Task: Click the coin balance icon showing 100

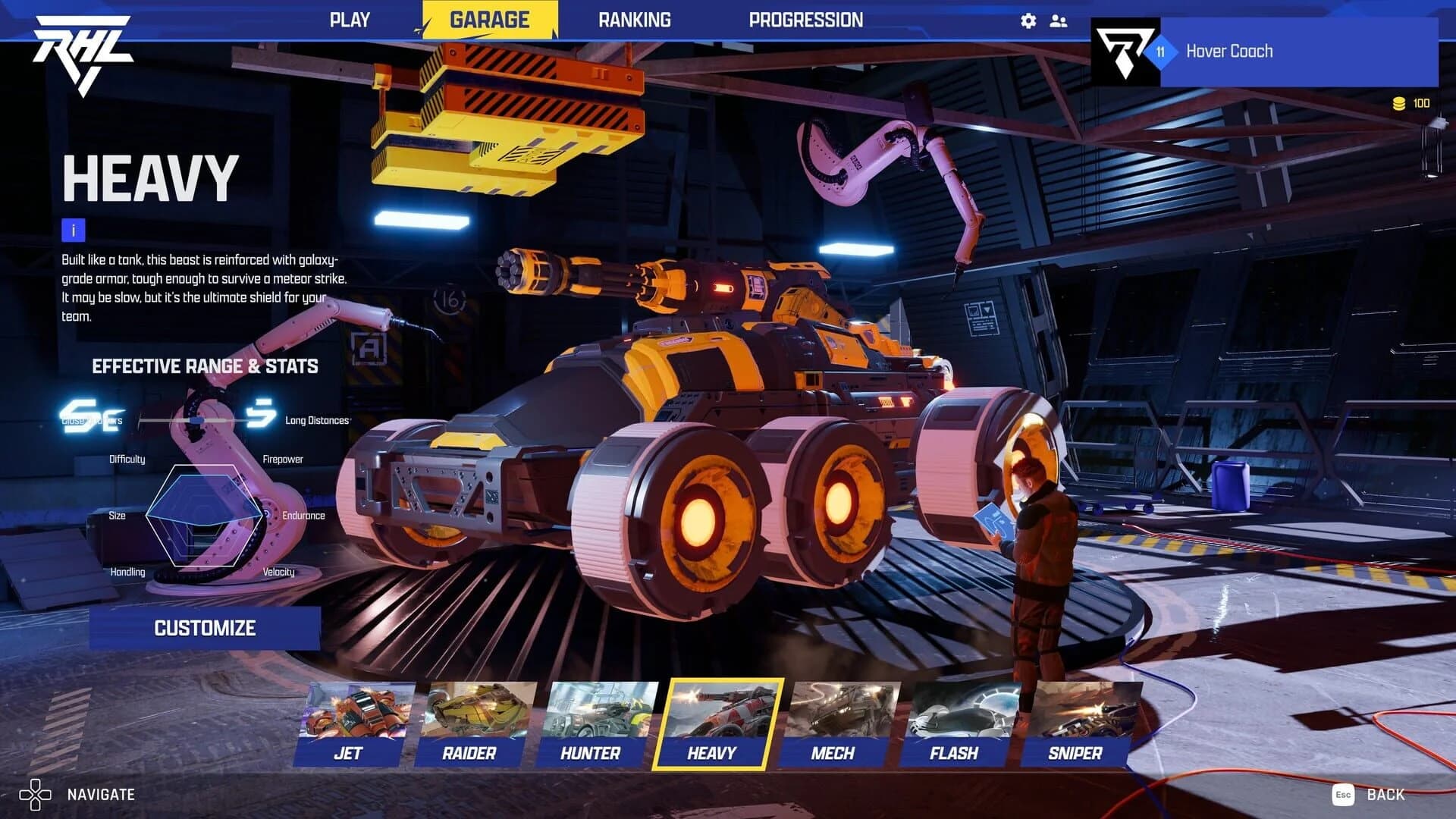Action: [1398, 101]
